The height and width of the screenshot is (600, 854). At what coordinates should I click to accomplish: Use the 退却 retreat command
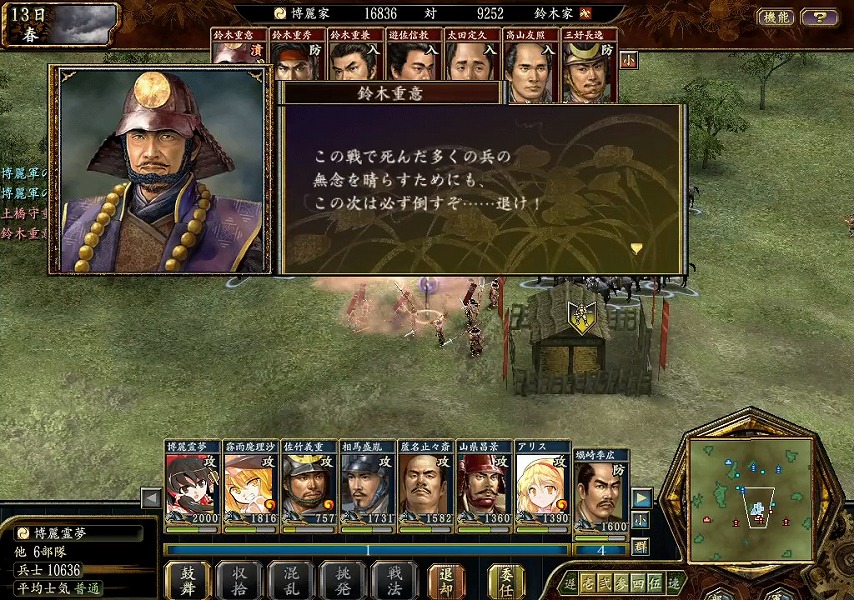point(446,579)
